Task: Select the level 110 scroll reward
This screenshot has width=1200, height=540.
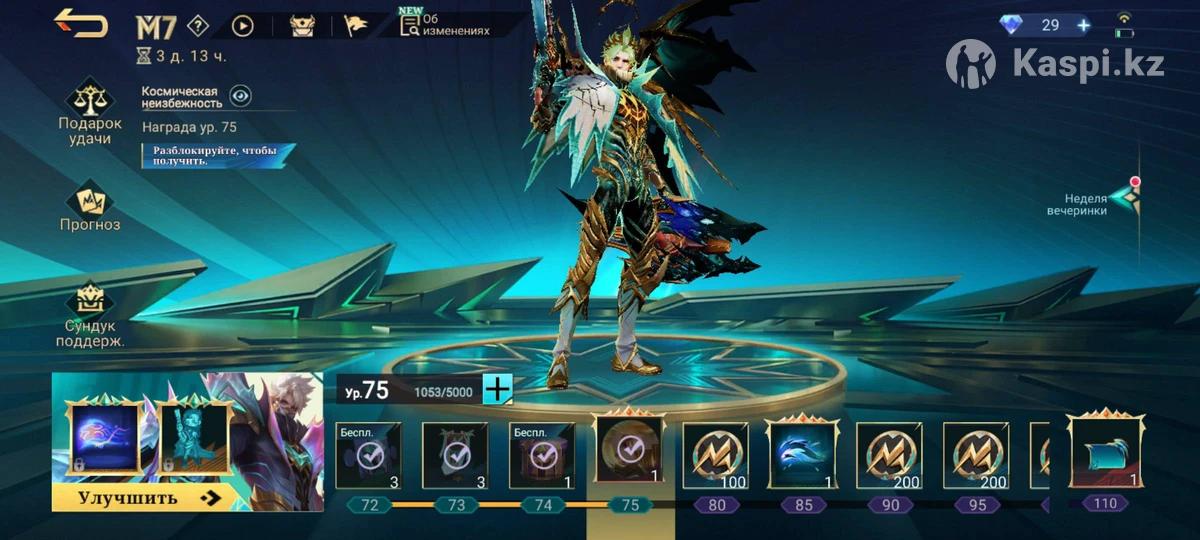Action: (x=1105, y=452)
